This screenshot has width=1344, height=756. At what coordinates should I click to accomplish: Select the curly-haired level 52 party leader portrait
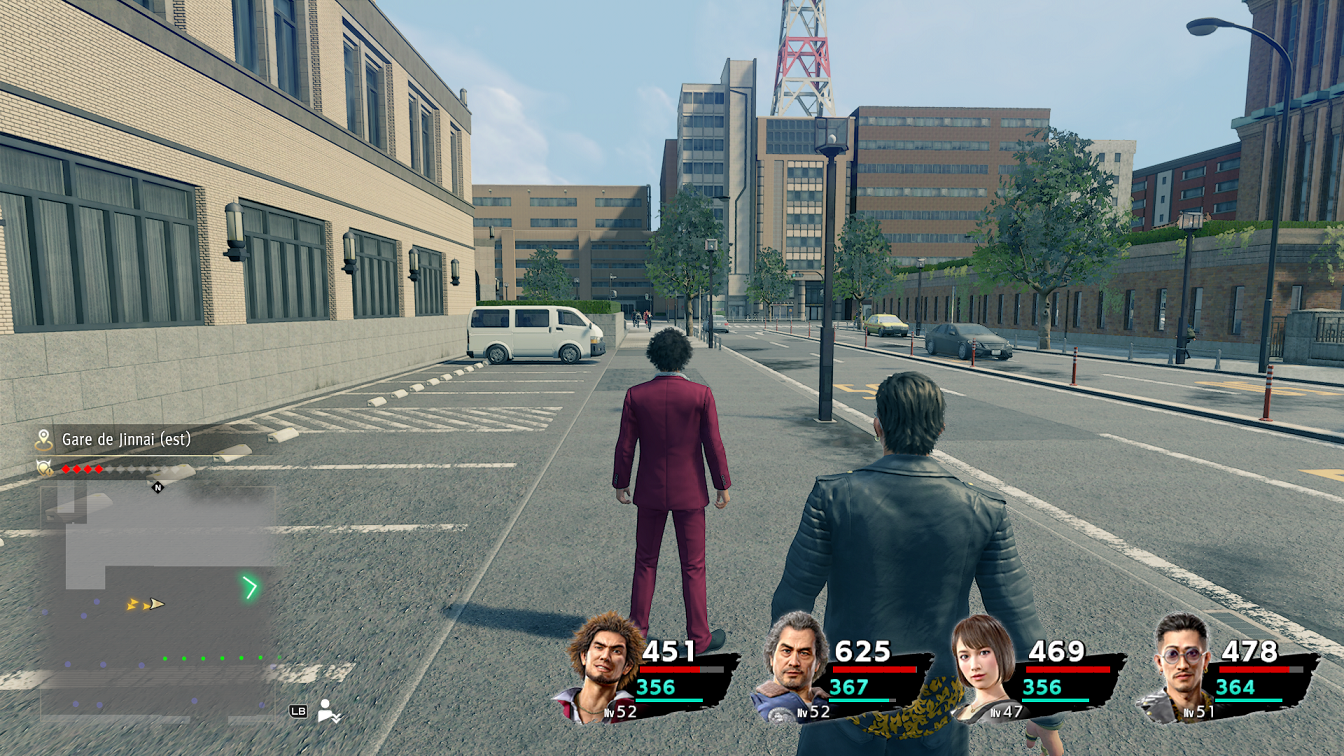(600, 666)
